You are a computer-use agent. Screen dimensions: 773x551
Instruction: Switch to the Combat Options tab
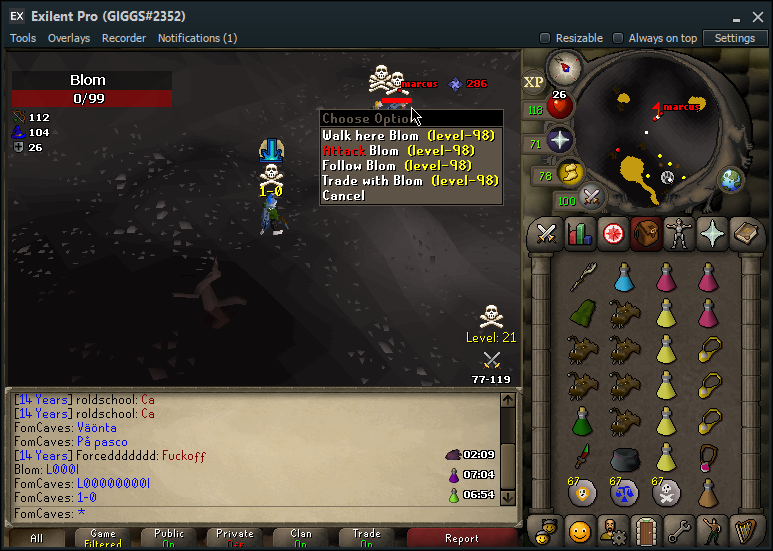click(546, 233)
